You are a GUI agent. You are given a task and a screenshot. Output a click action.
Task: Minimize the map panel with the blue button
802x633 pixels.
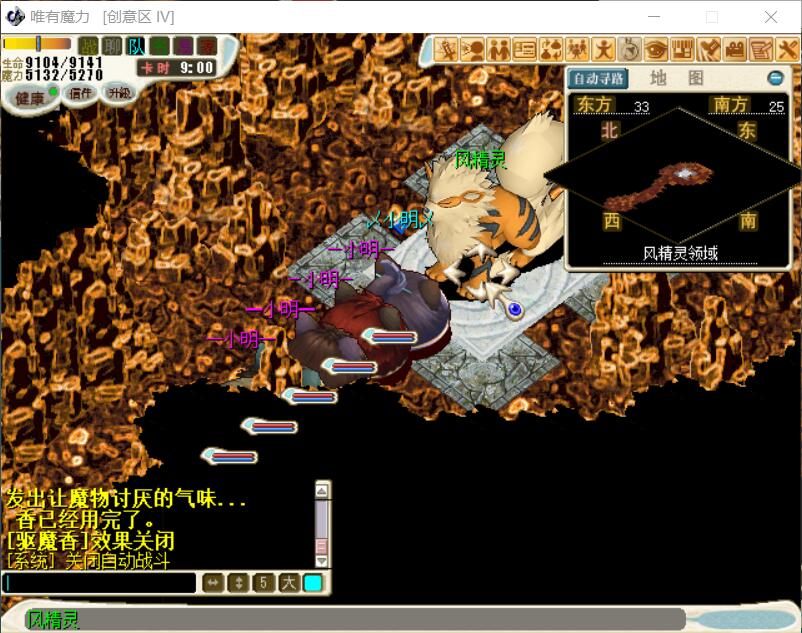(x=775, y=78)
